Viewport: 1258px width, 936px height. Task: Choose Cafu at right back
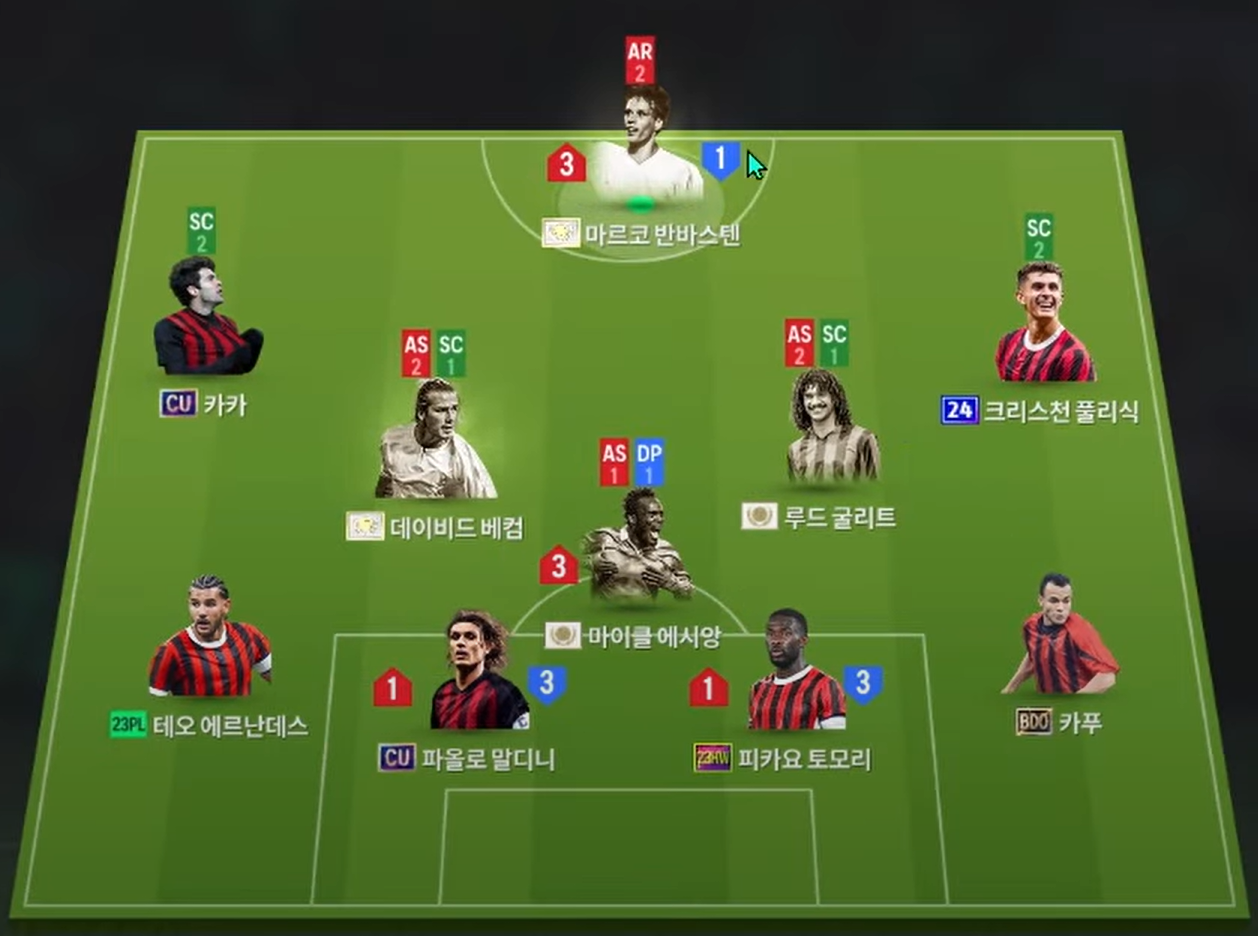click(1062, 637)
